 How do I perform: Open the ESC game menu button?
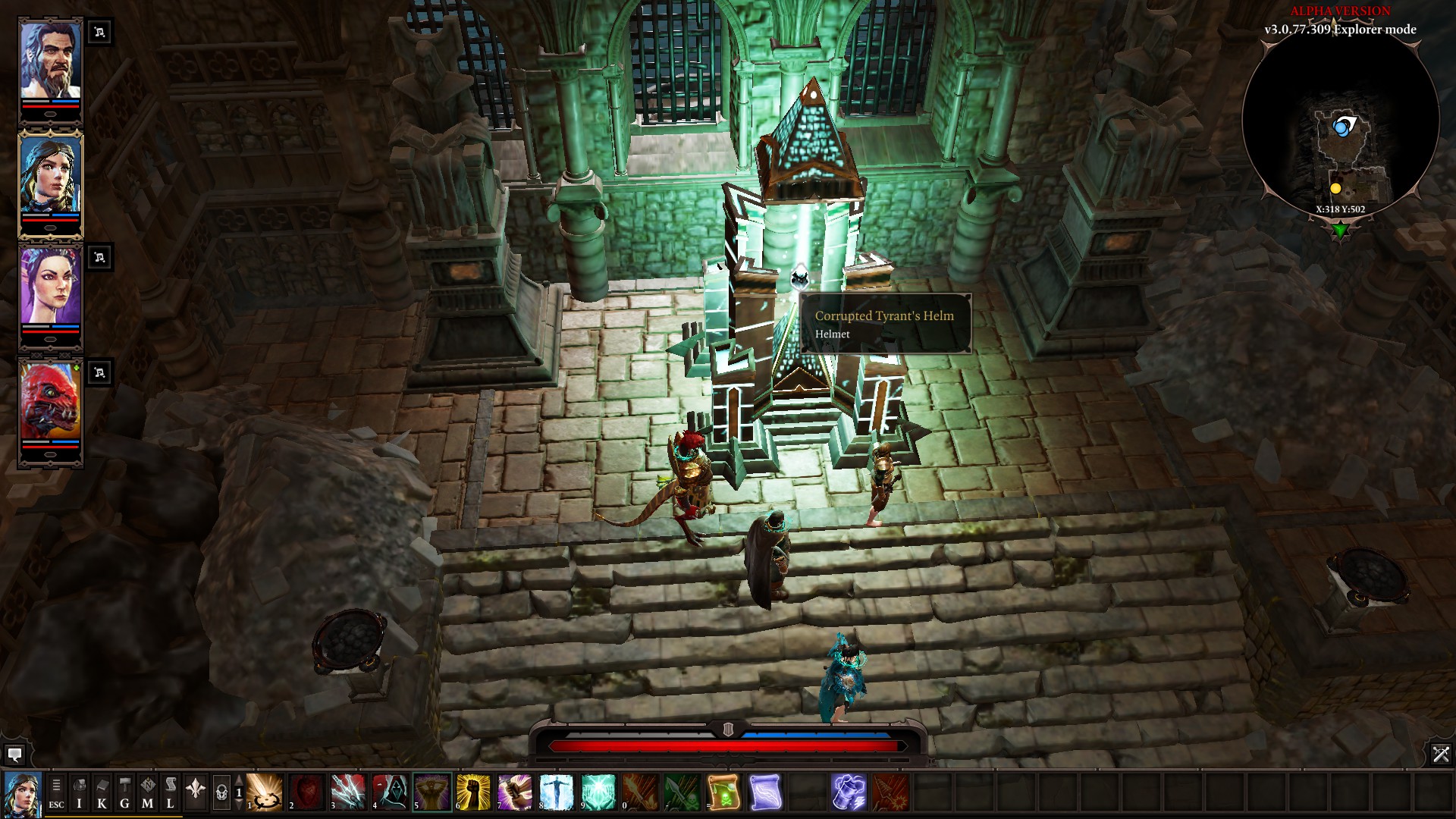coord(56,792)
